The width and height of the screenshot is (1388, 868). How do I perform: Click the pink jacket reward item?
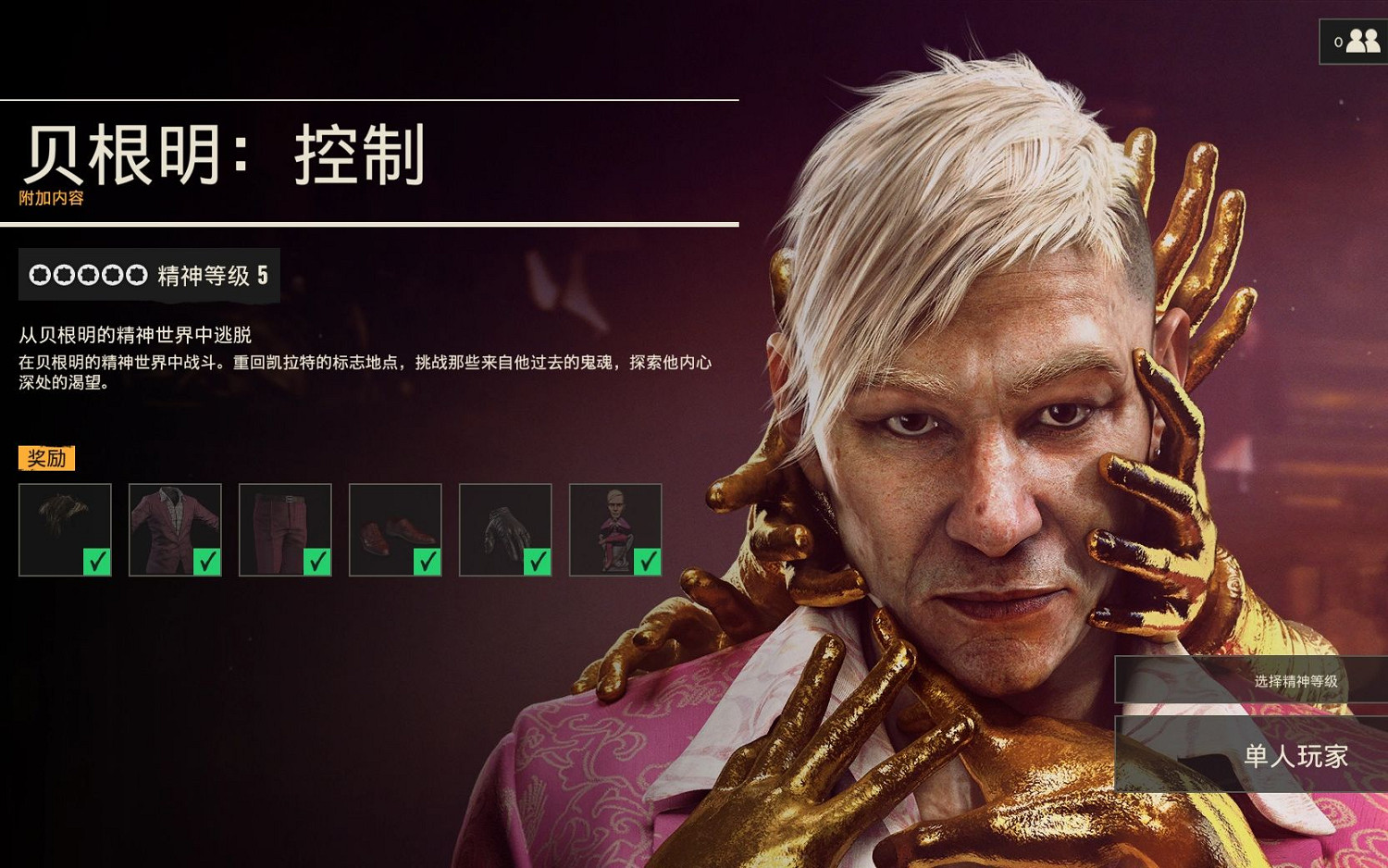[175, 526]
